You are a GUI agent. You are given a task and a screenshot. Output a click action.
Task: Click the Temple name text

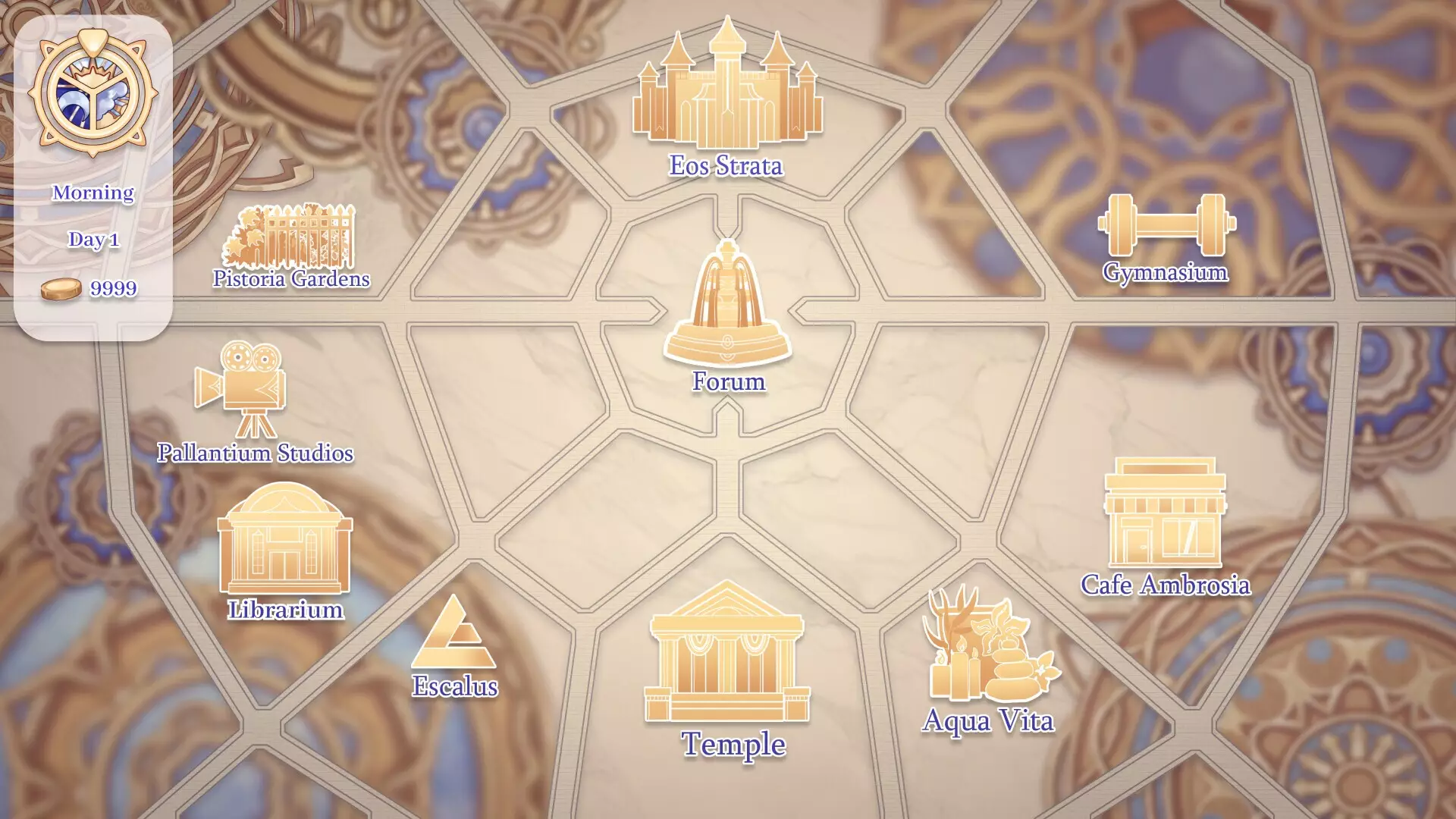click(x=735, y=746)
